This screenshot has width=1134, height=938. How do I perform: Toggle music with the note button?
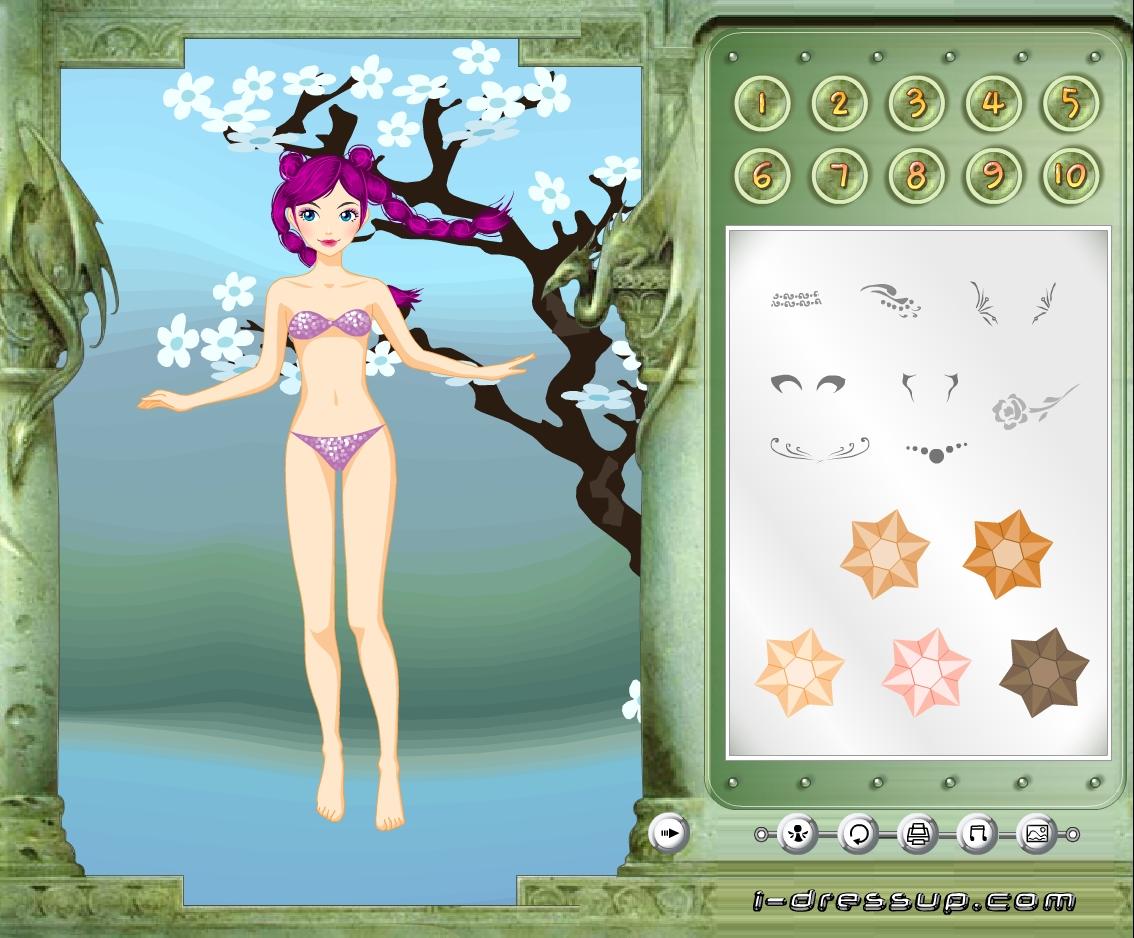point(977,833)
